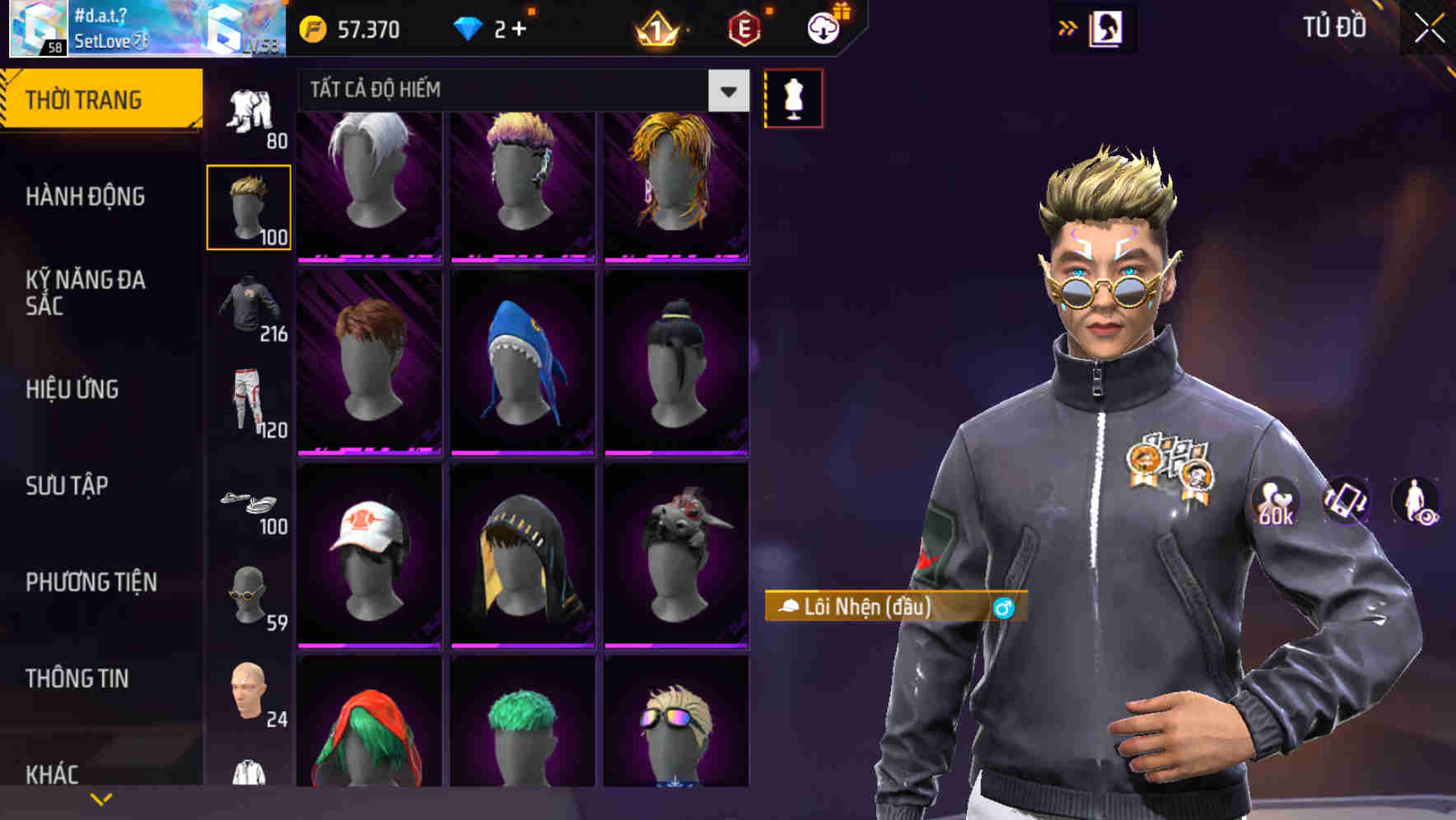Image resolution: width=1456 pixels, height=820 pixels.
Task: Open the cloud download gift icon
Action: click(x=824, y=27)
